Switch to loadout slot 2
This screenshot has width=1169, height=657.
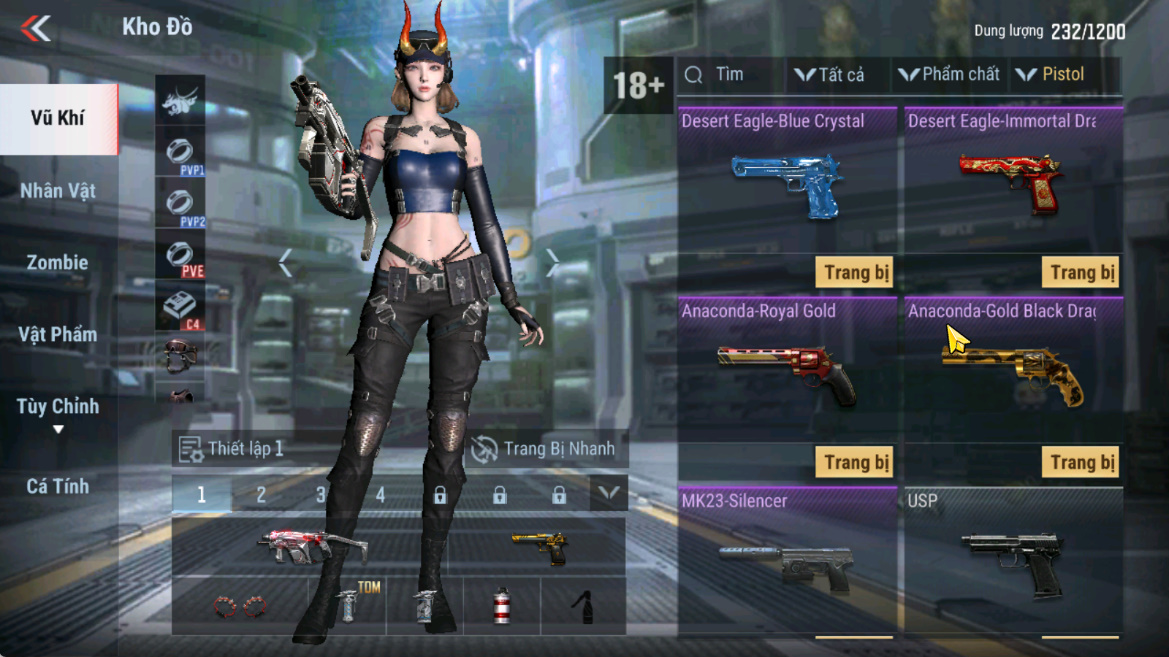pos(261,495)
